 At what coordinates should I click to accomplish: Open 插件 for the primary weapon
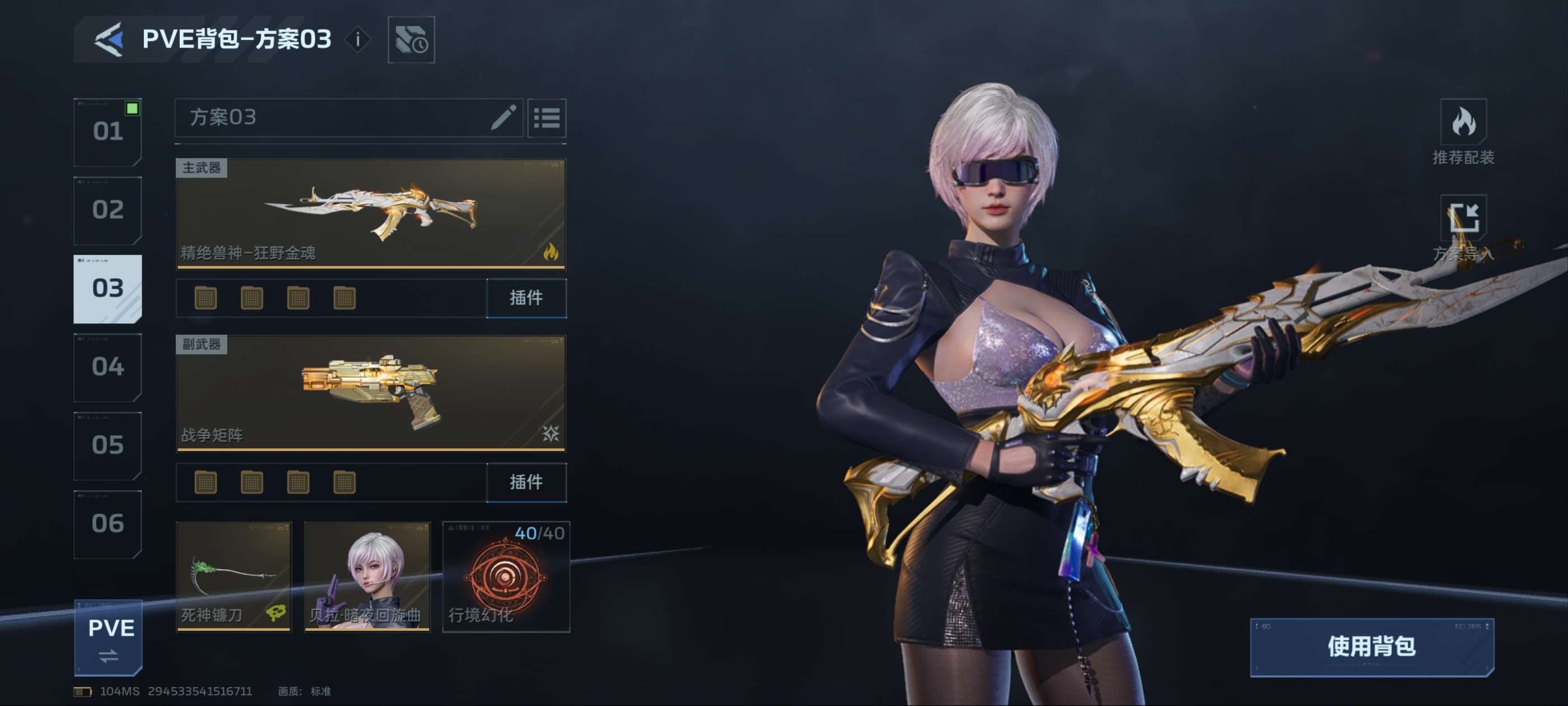pos(526,298)
